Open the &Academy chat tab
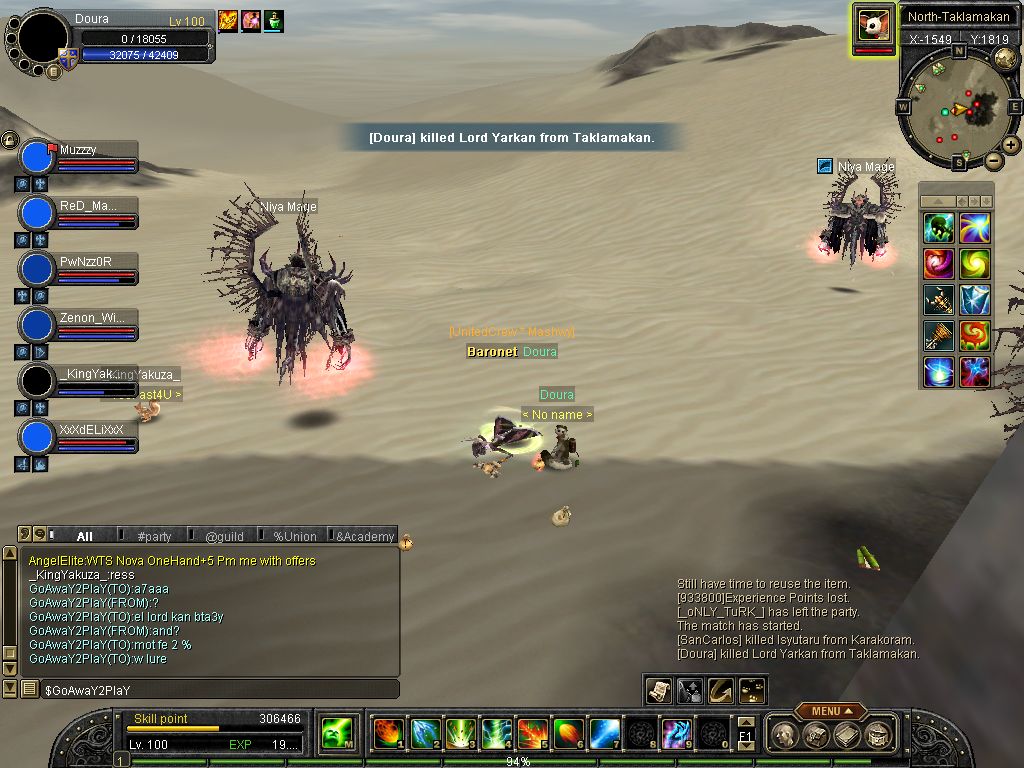The image size is (1024, 768). (365, 536)
